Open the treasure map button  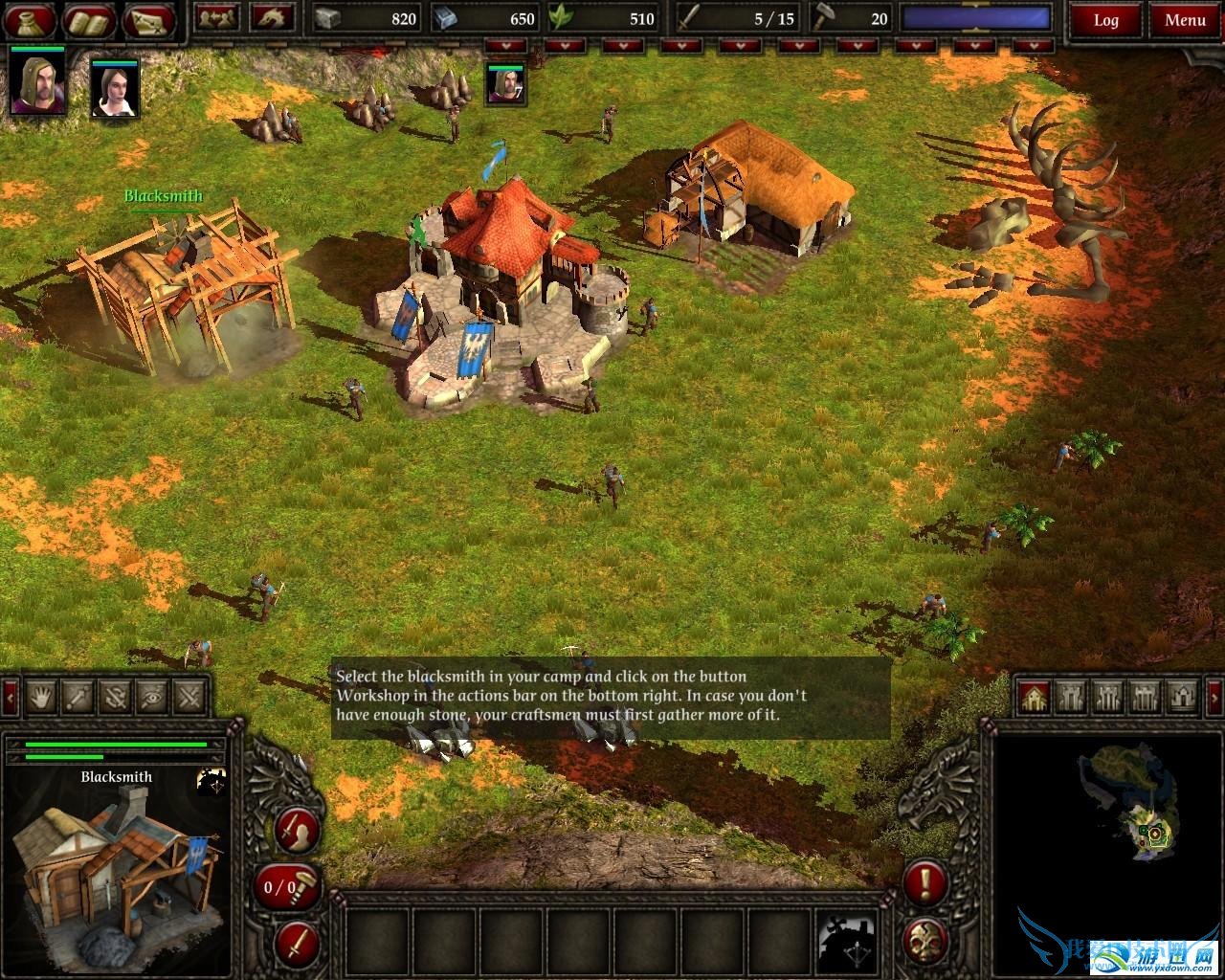tap(150, 19)
